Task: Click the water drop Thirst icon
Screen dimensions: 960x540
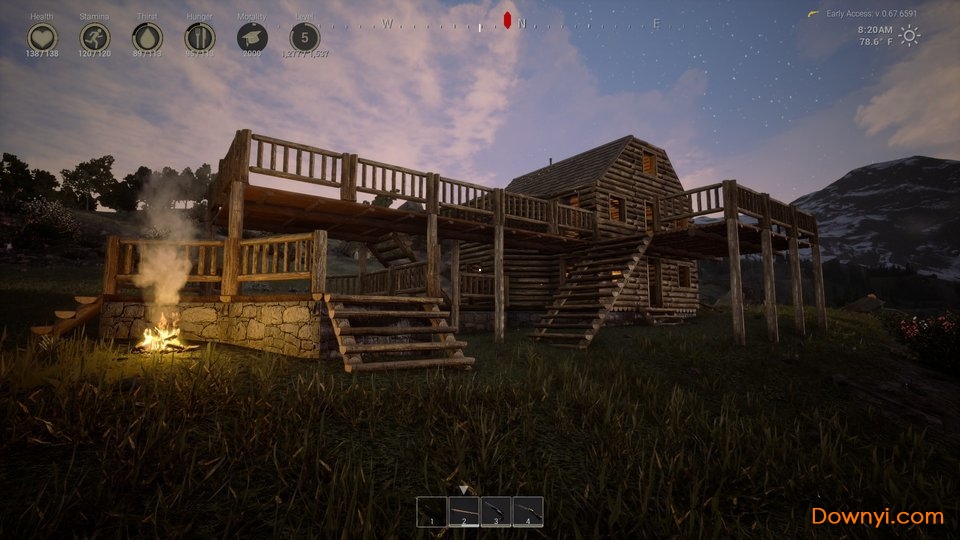Action: point(147,37)
